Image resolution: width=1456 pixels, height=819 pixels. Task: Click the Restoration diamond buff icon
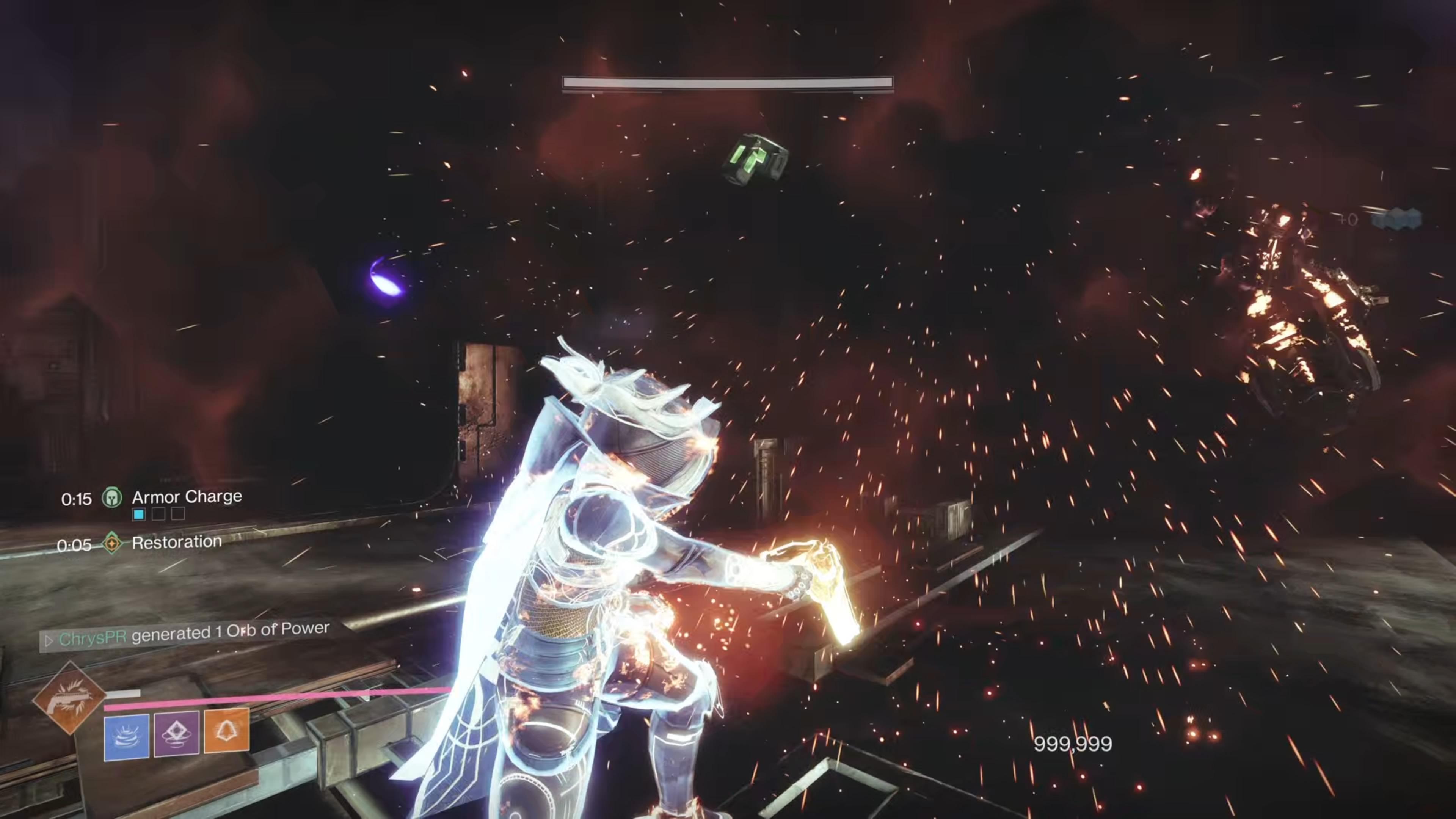[113, 543]
